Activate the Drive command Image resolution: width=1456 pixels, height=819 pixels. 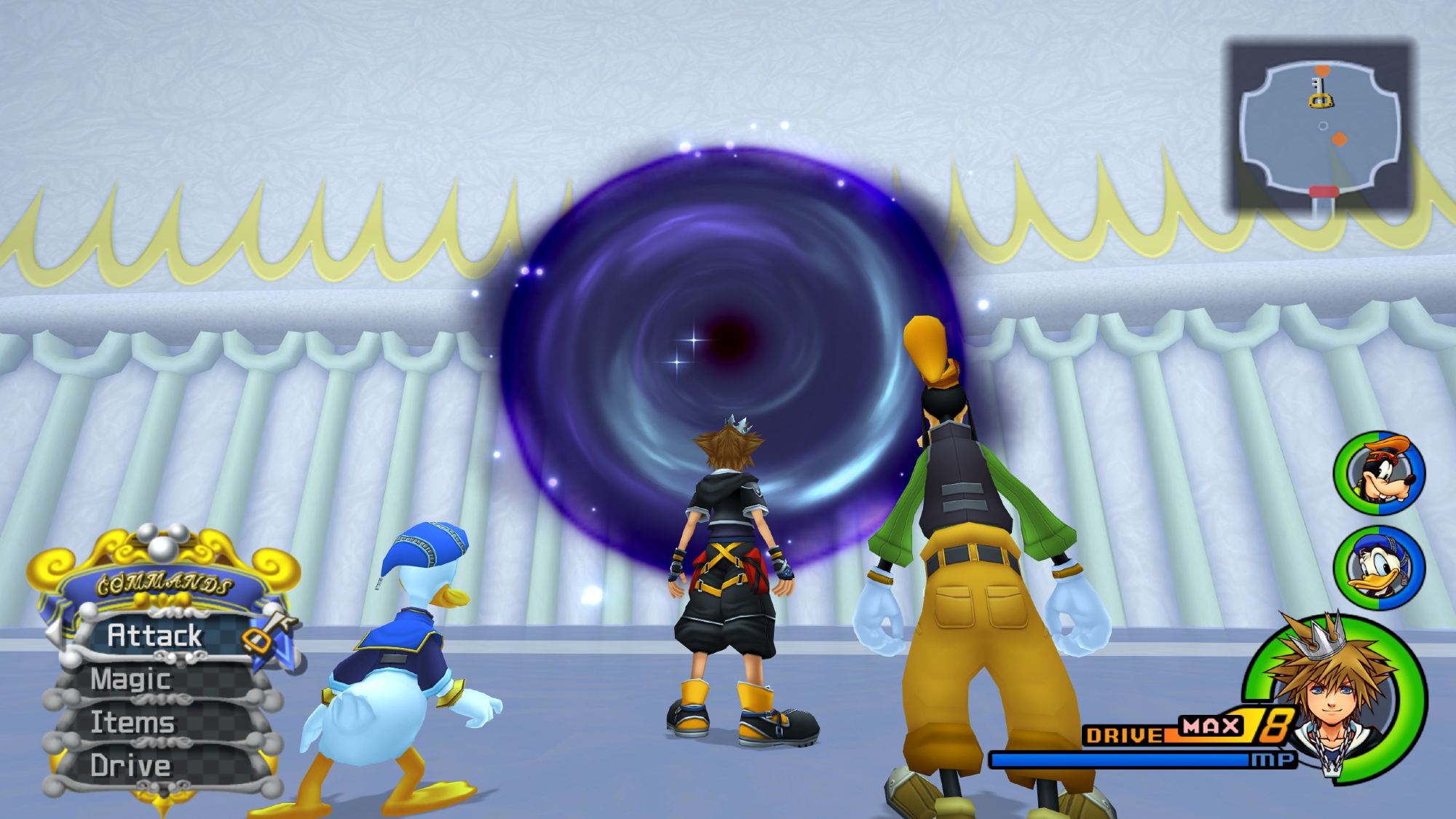click(x=131, y=766)
